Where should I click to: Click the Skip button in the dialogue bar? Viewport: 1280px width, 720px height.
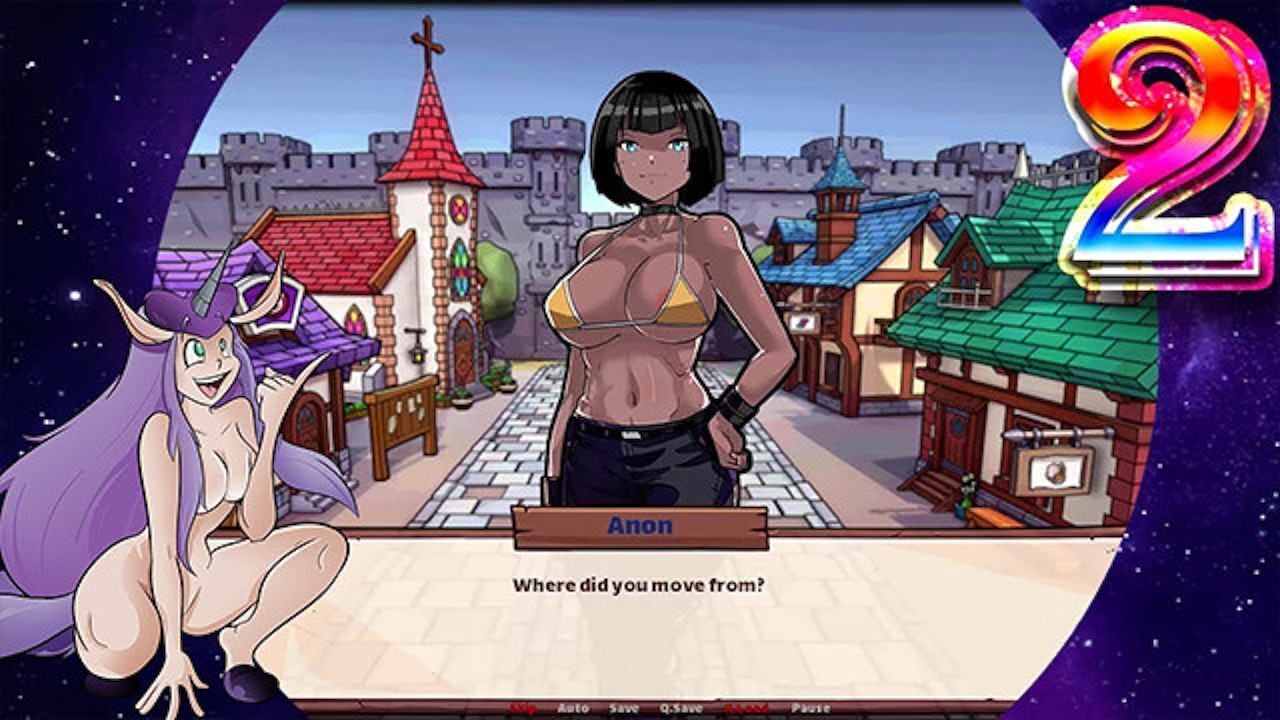523,709
